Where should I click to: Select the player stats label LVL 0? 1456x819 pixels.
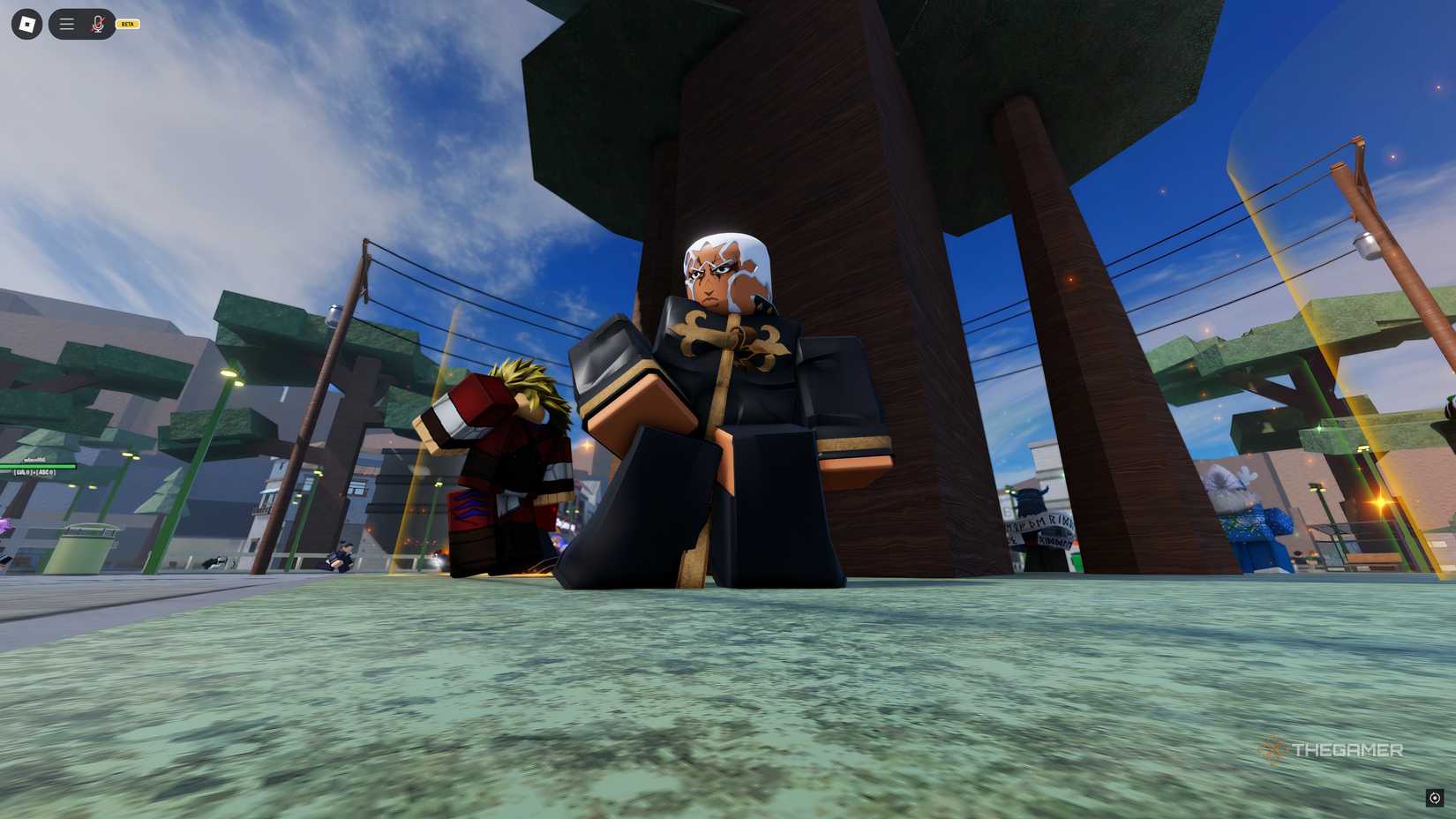click(35, 474)
